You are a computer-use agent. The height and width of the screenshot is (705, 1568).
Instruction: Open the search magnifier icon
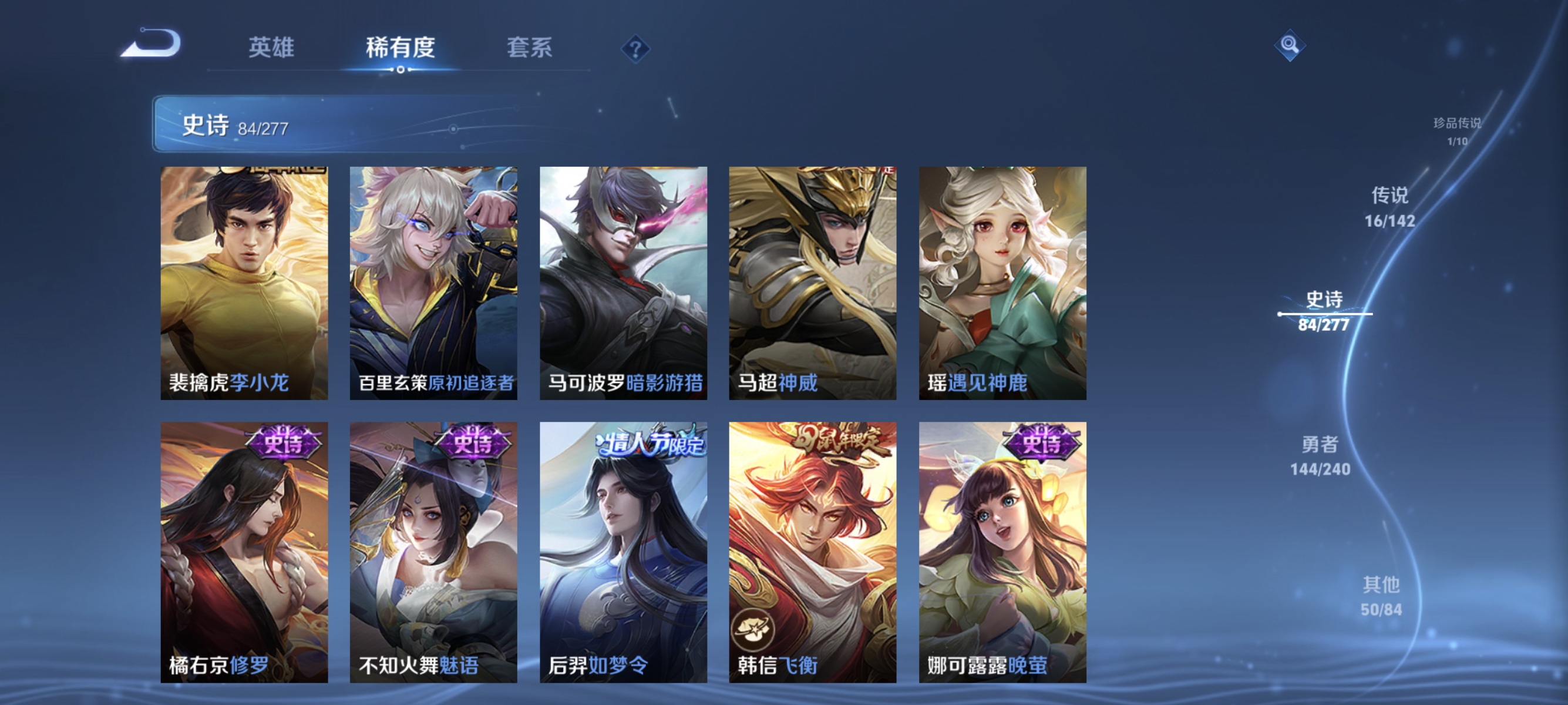1291,44
